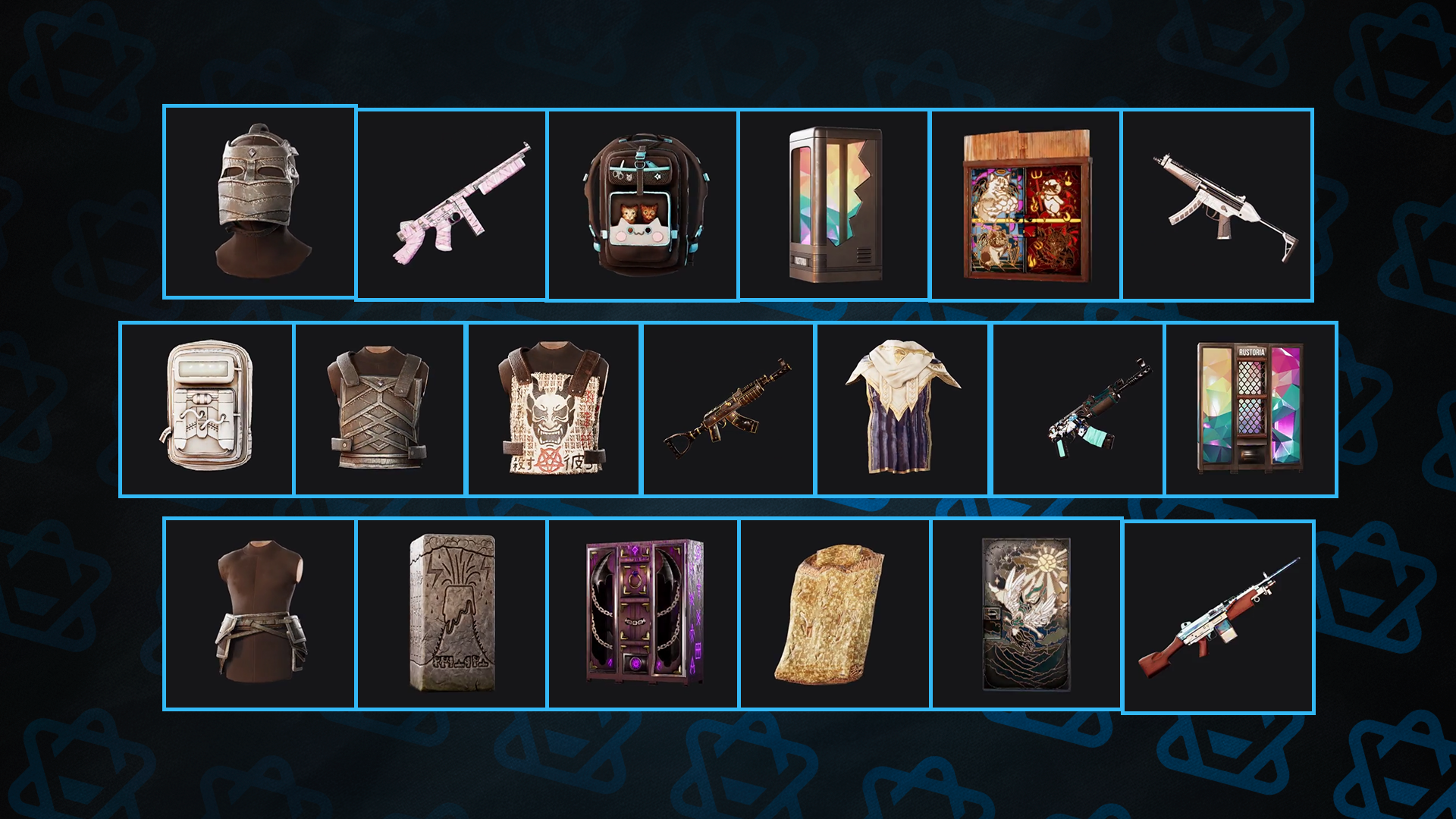This screenshot has height=819, width=1456.
Task: Select the white and purple poncho skin
Action: tap(902, 409)
